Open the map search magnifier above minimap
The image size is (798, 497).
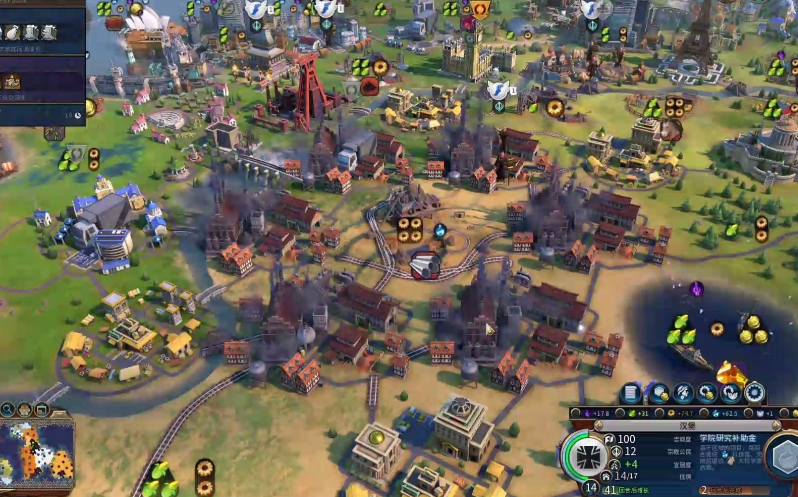tap(7, 409)
